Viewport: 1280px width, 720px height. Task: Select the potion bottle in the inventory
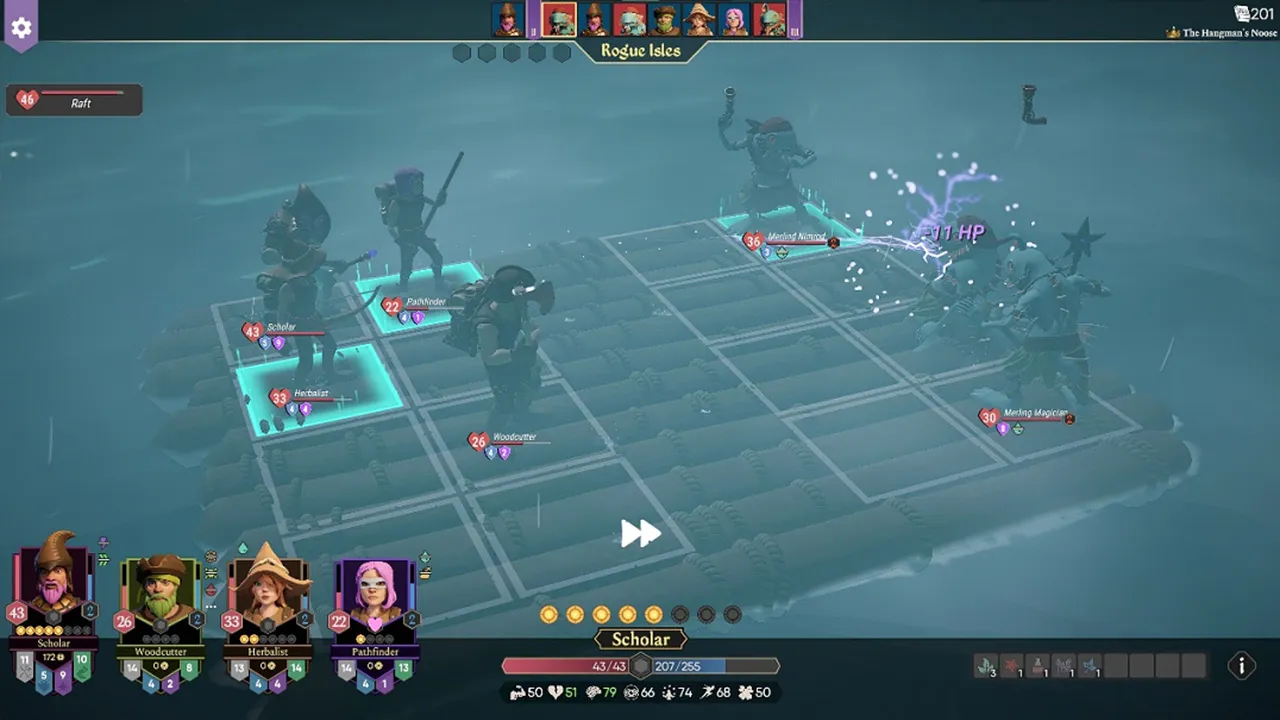pyautogui.click(x=1037, y=664)
